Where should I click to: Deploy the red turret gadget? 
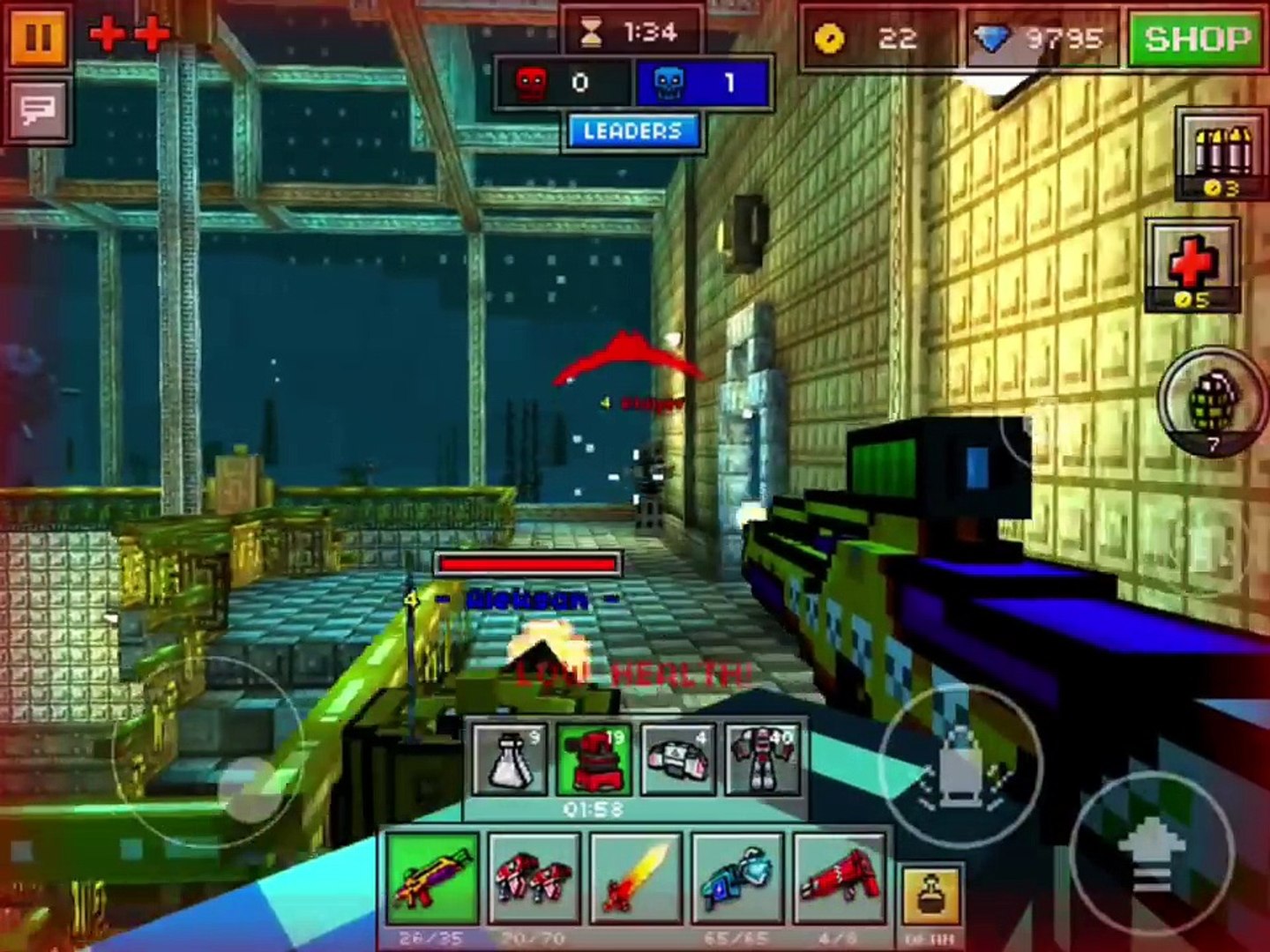[x=593, y=759]
